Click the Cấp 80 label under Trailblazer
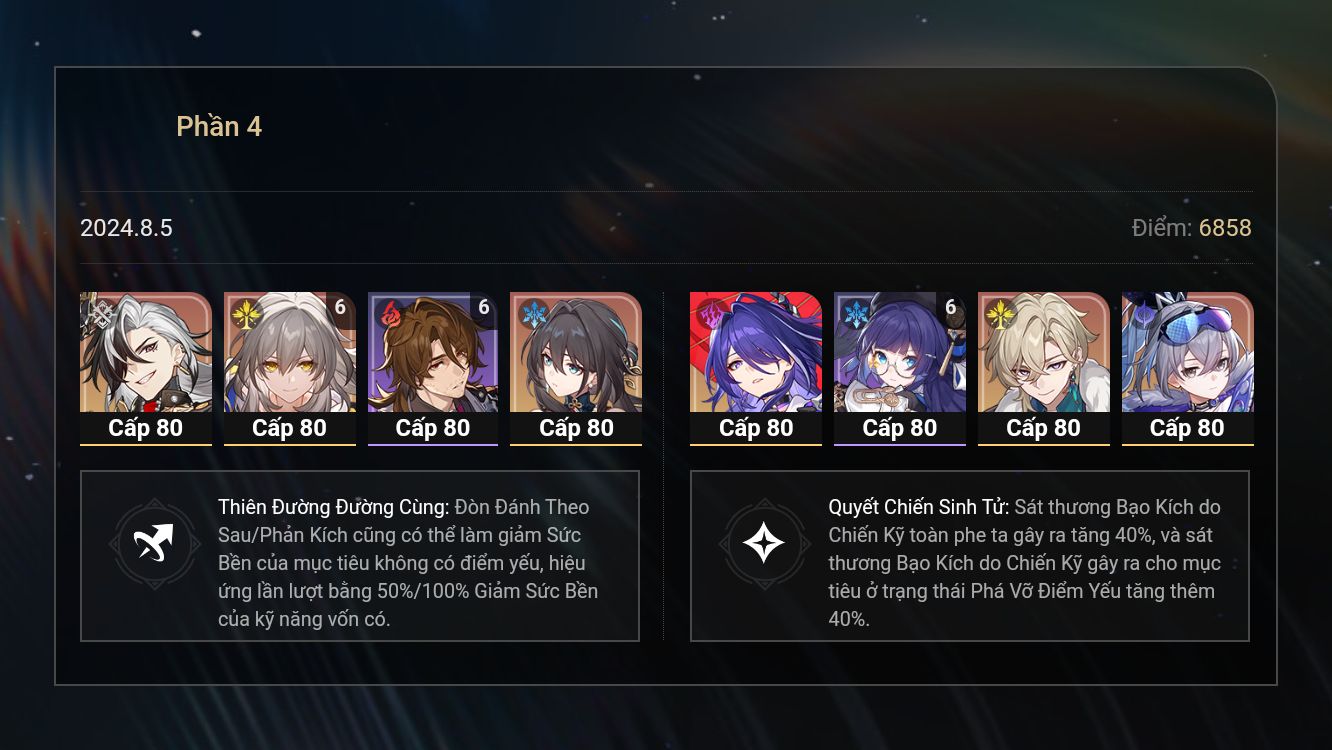Screen dimensions: 1332x750 (289, 428)
